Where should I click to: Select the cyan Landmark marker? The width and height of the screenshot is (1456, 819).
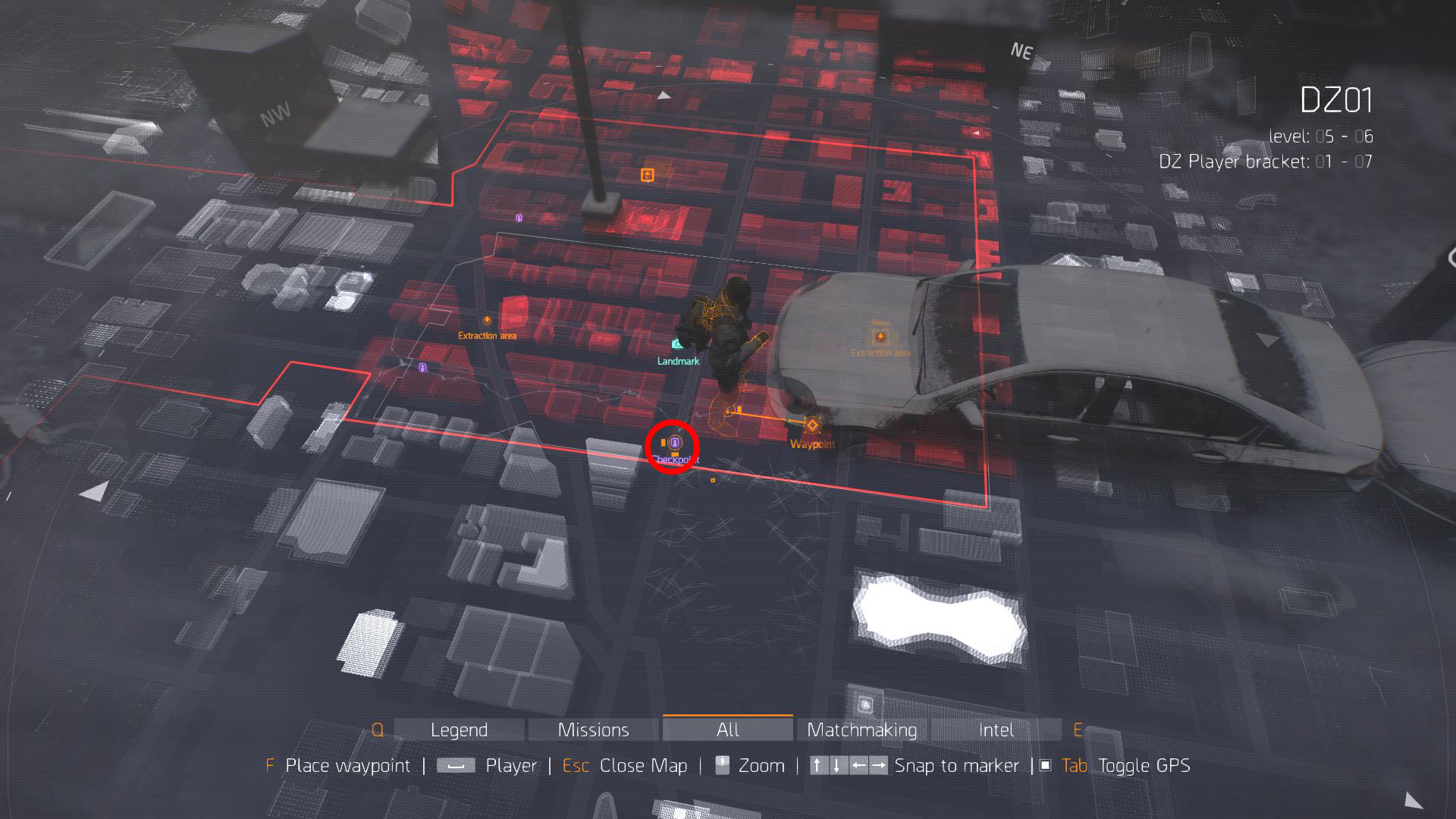[x=677, y=345]
